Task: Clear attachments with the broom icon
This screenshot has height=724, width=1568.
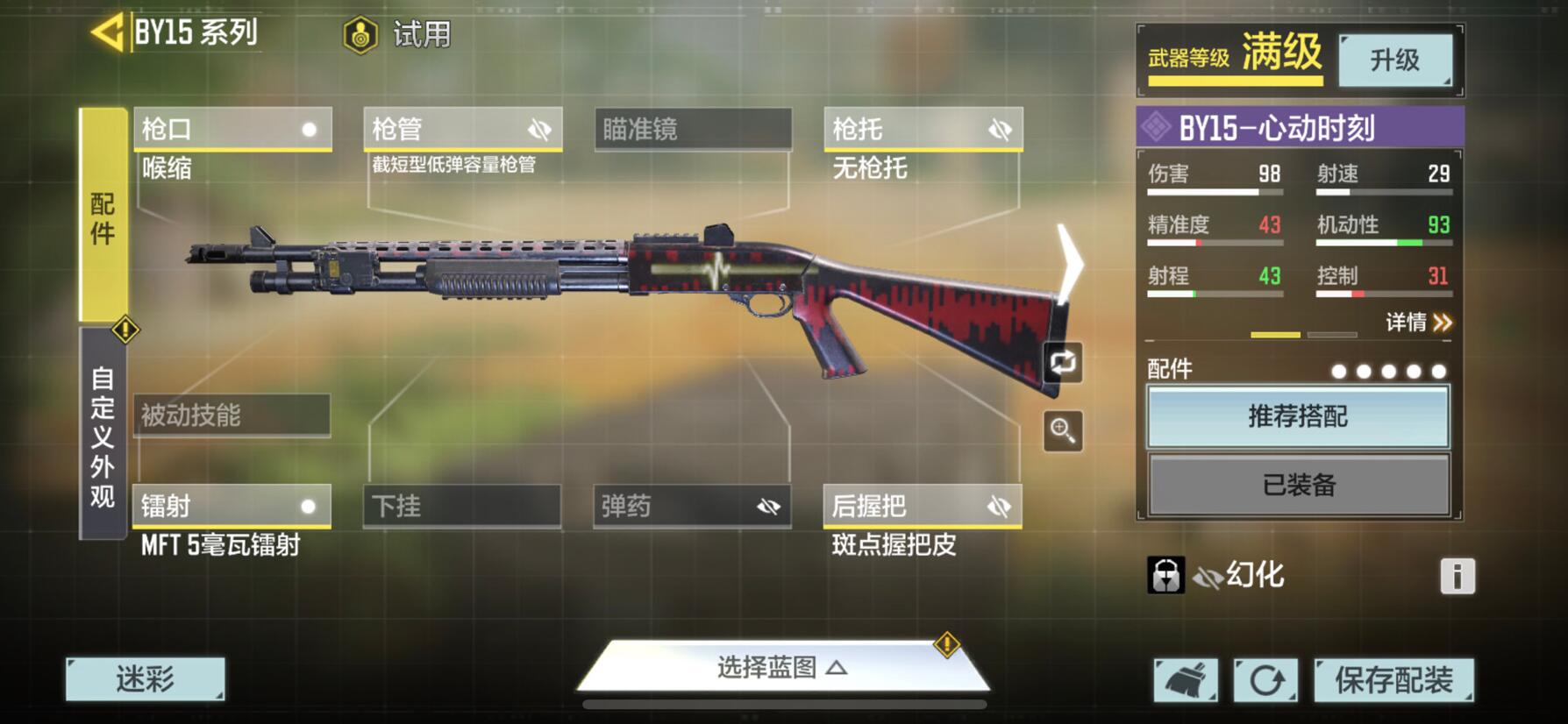Action: pyautogui.click(x=1185, y=680)
